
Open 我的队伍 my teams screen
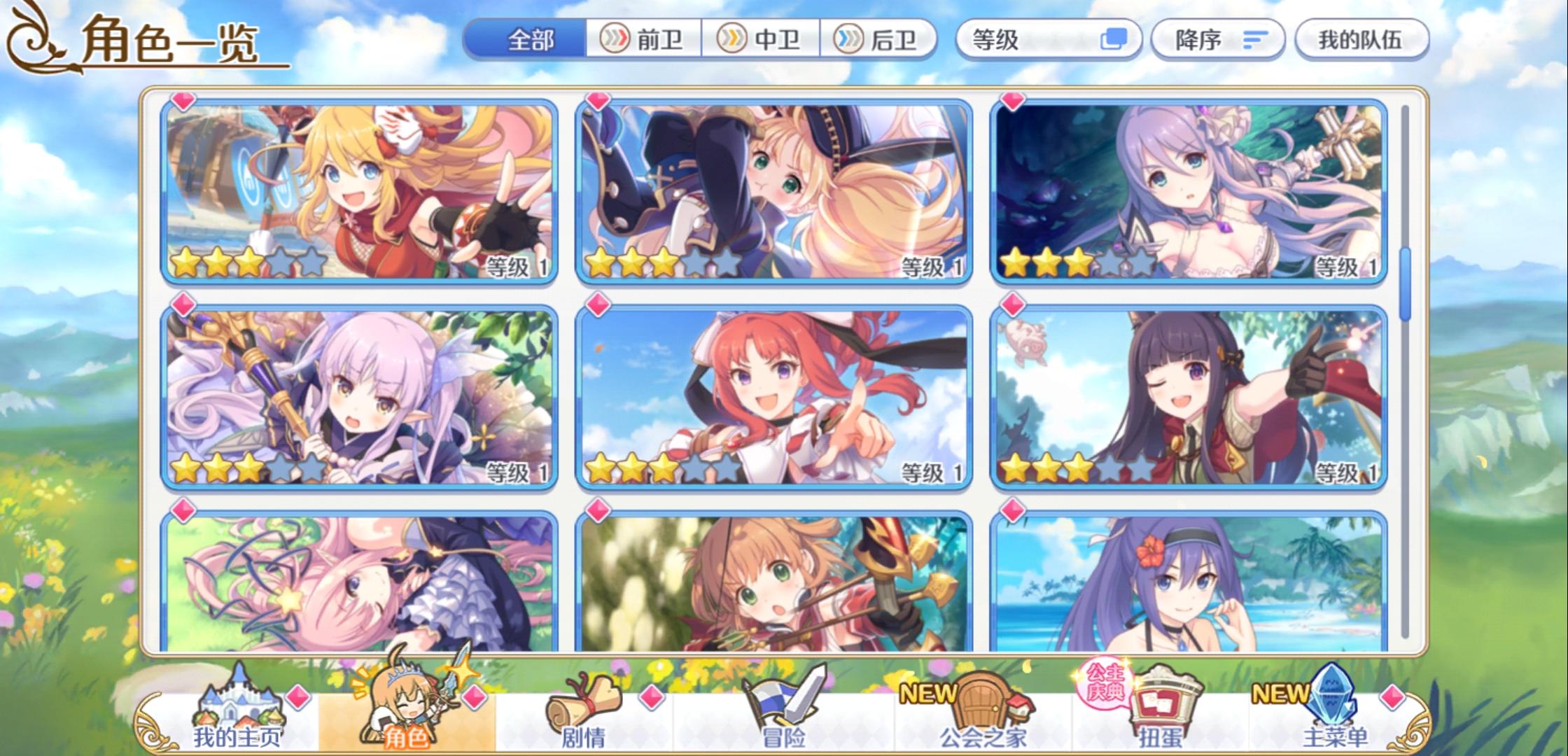pos(1361,40)
